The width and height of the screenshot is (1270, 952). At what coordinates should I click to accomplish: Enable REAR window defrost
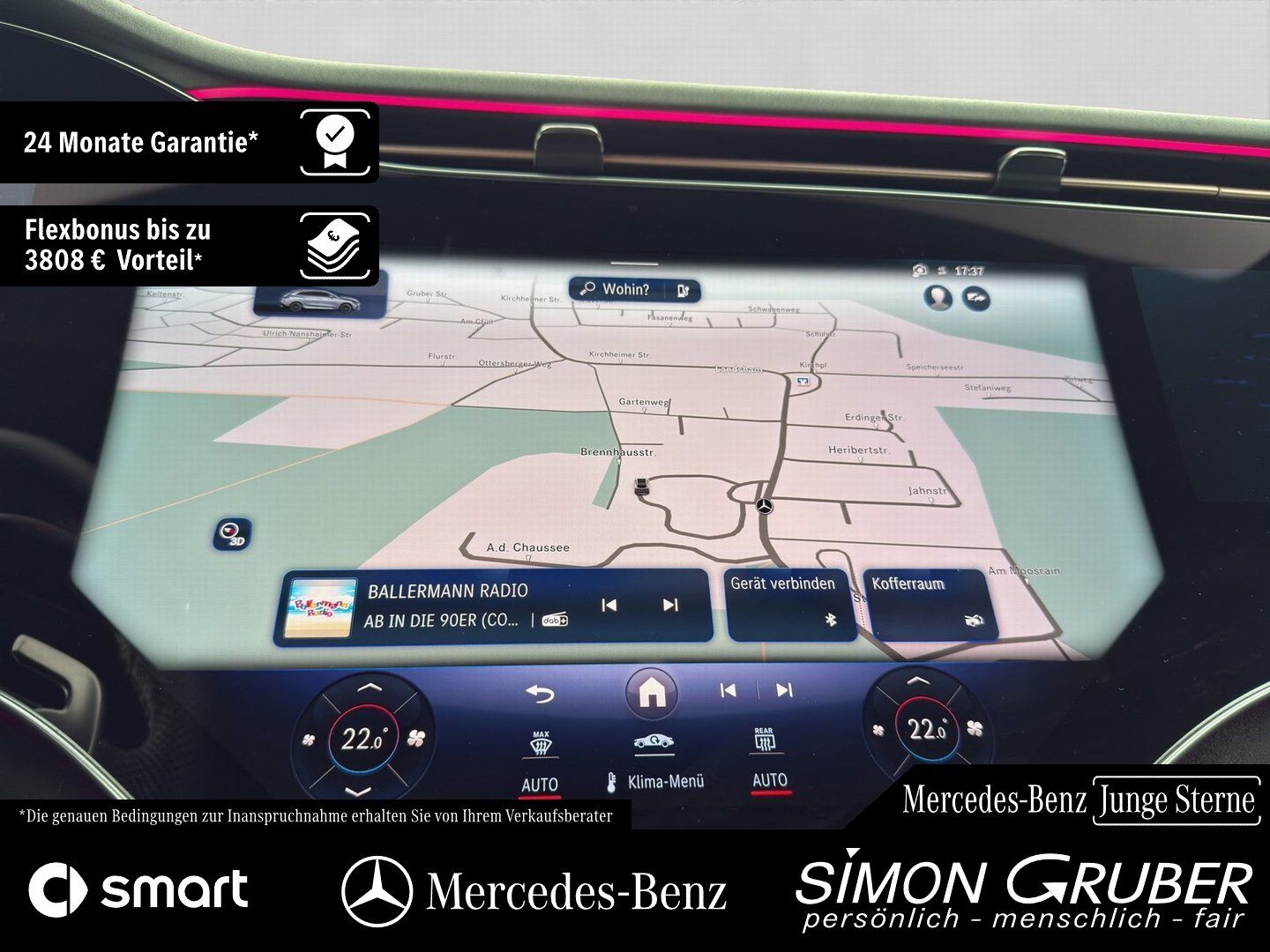(x=767, y=743)
